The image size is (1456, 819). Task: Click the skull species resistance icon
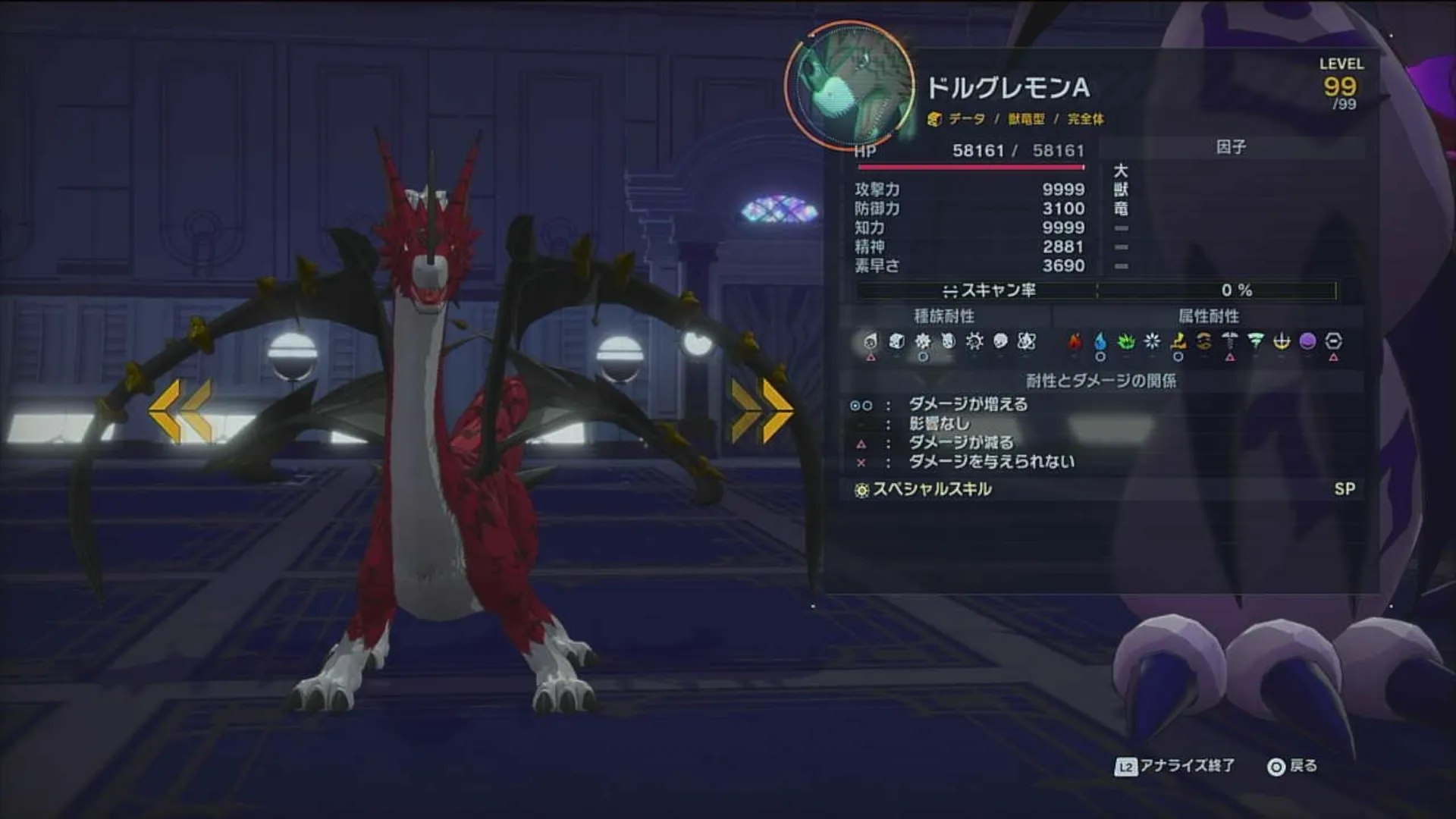(x=1000, y=343)
